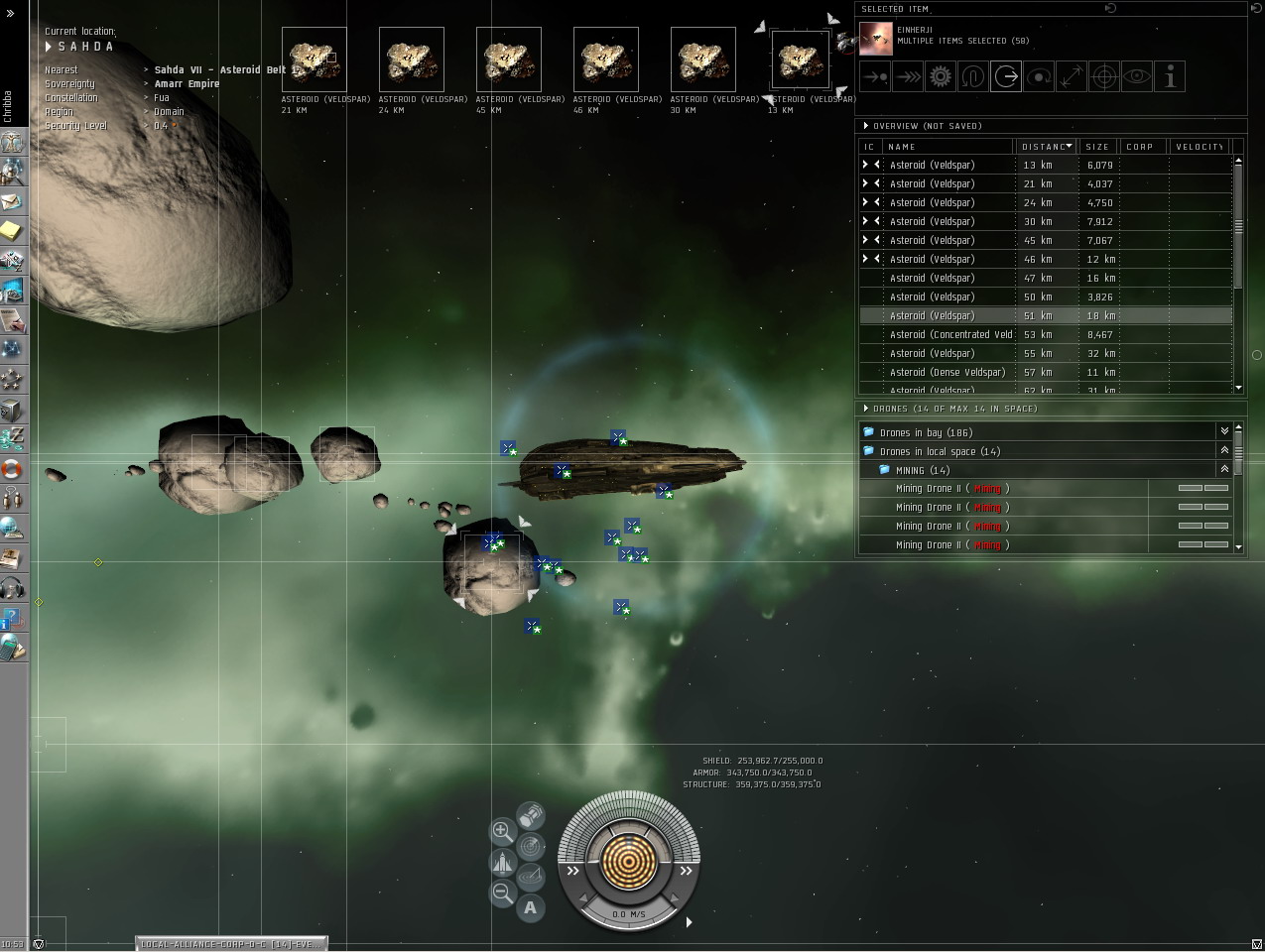The width and height of the screenshot is (1265, 952).
Task: Open the scanner radar button
Action: click(532, 847)
